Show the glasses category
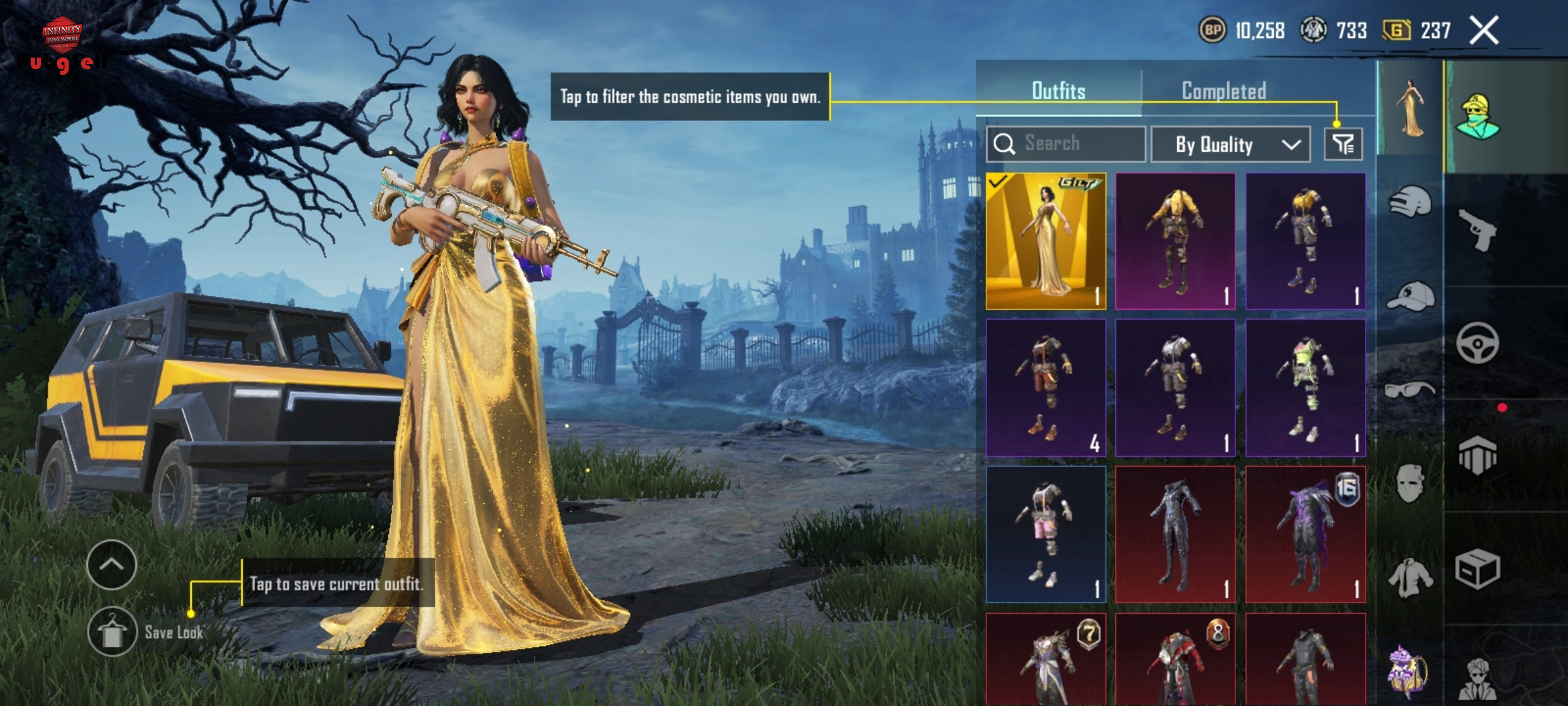 pos(1410,391)
